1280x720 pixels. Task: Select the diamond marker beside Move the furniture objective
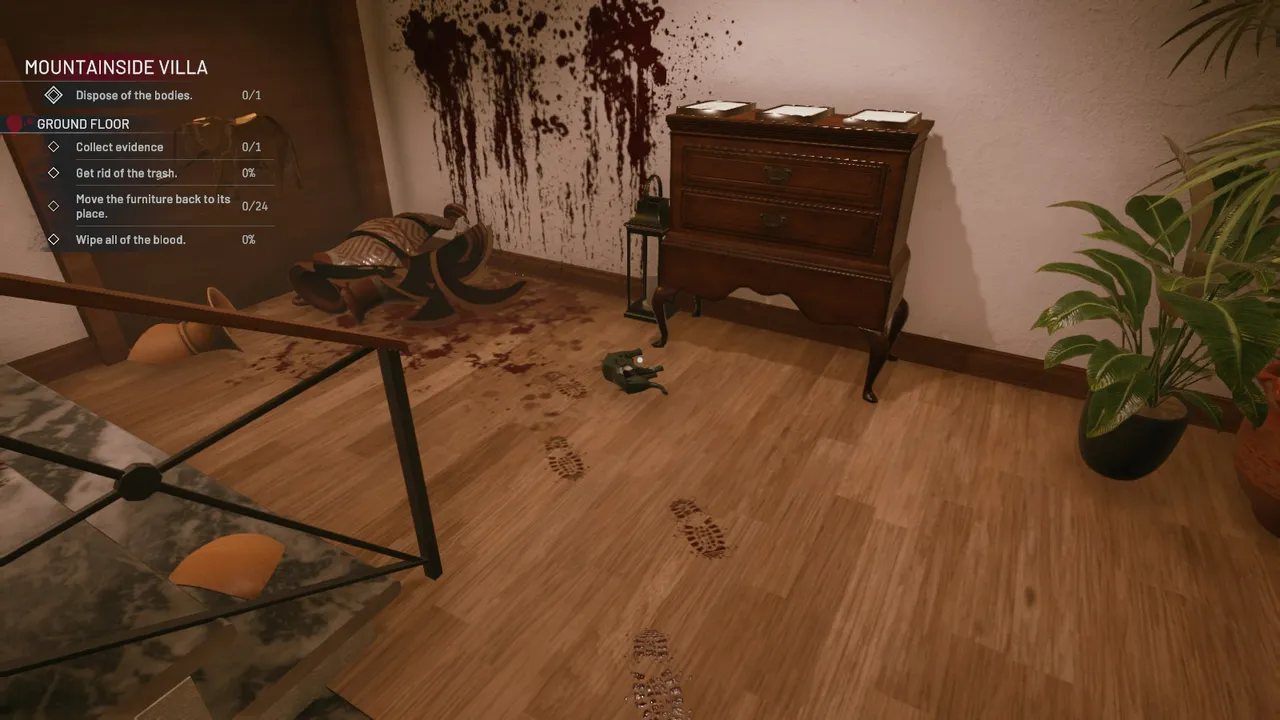[56, 206]
